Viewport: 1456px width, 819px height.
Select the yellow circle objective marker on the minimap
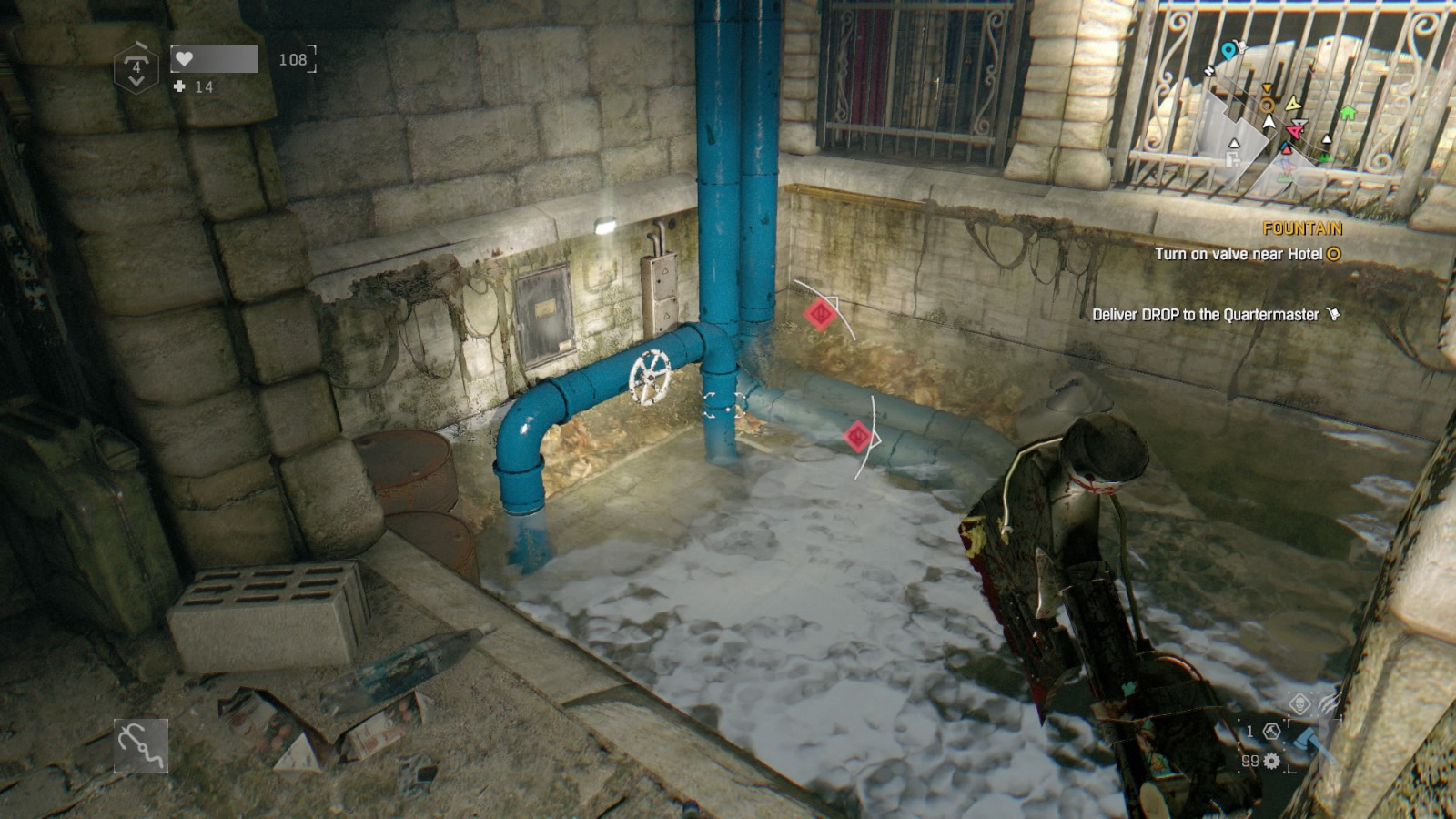pos(1268,106)
